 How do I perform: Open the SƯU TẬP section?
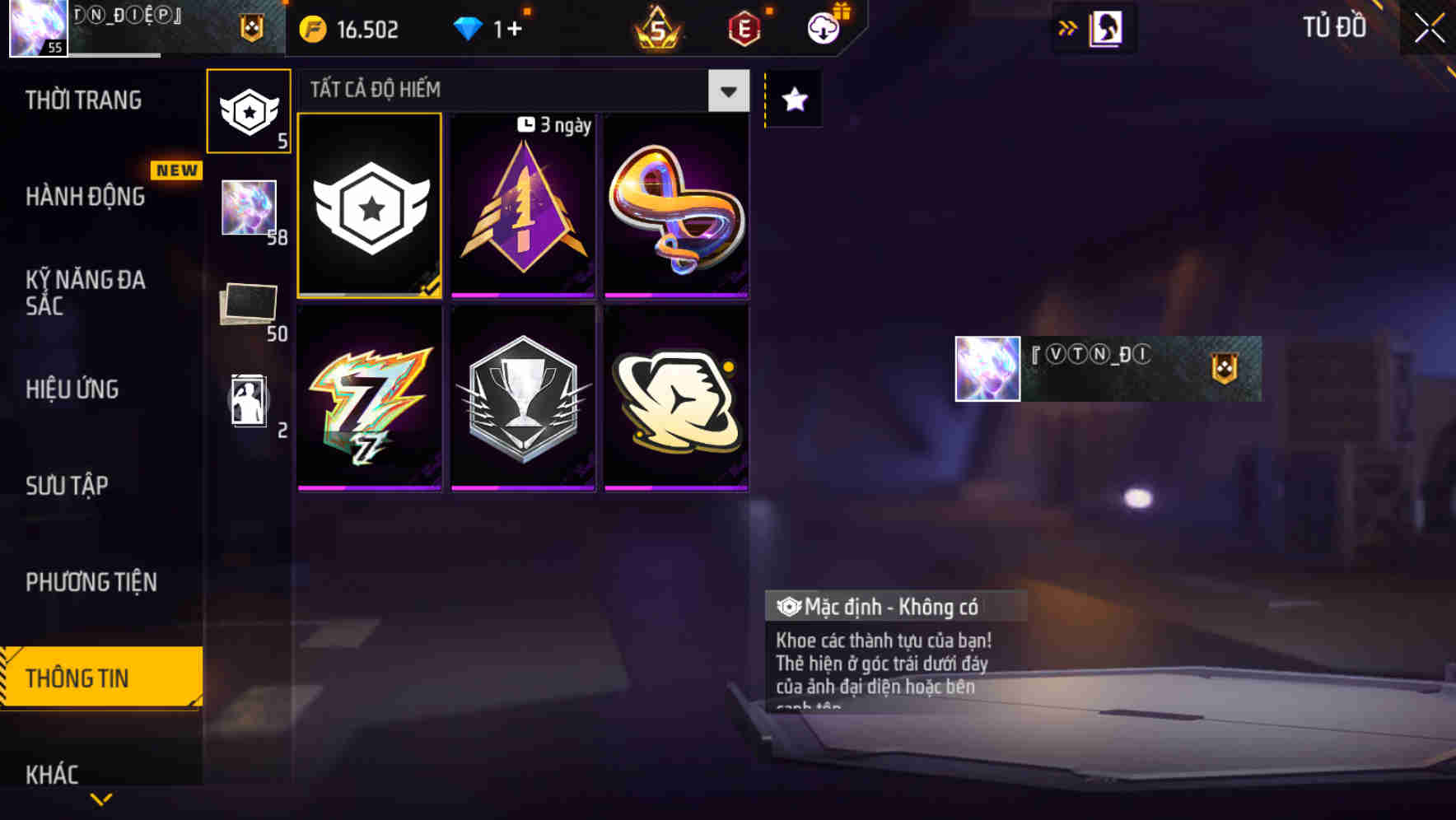[x=68, y=486]
